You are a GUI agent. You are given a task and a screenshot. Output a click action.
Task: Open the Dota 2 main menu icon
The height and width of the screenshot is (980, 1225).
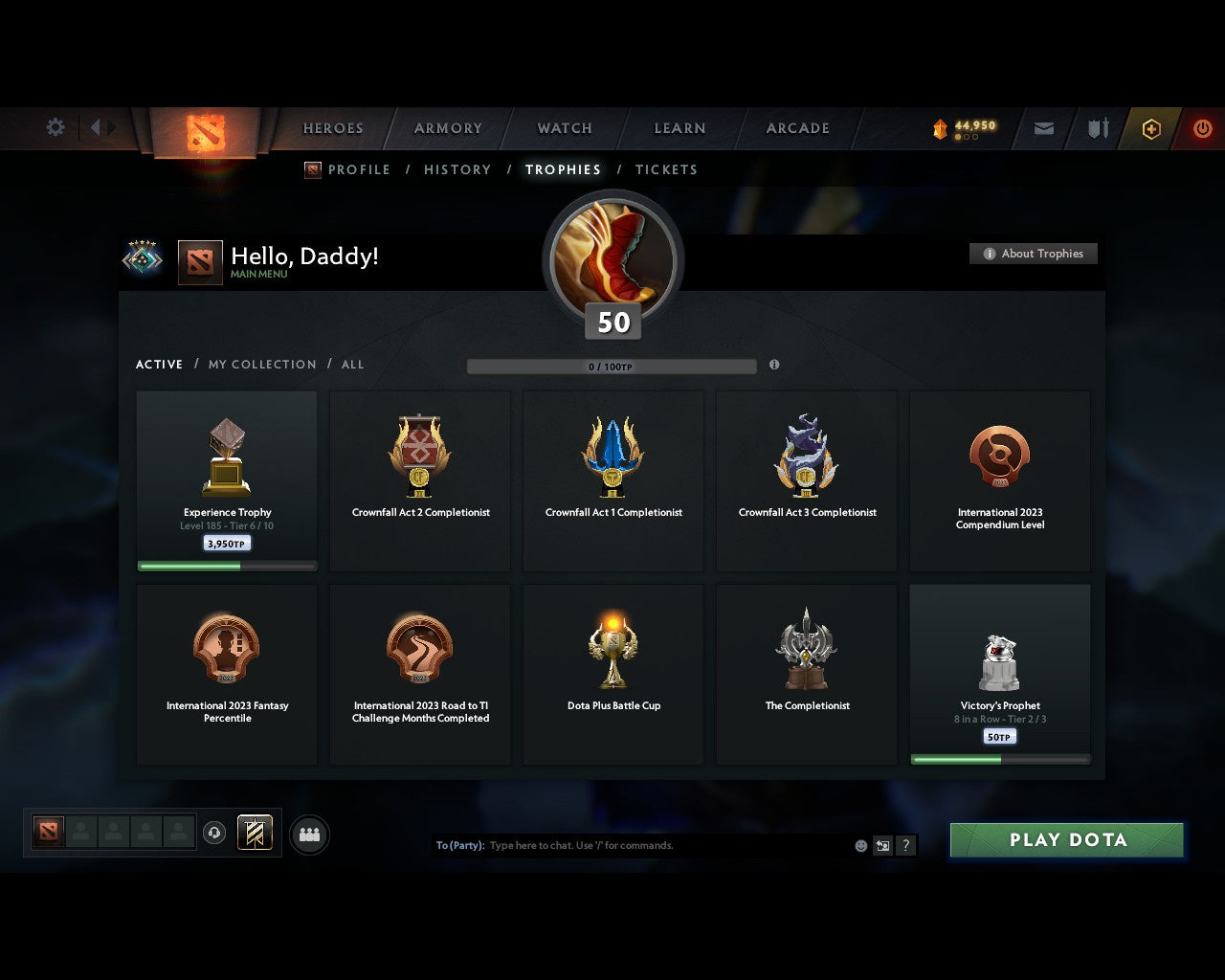(205, 134)
